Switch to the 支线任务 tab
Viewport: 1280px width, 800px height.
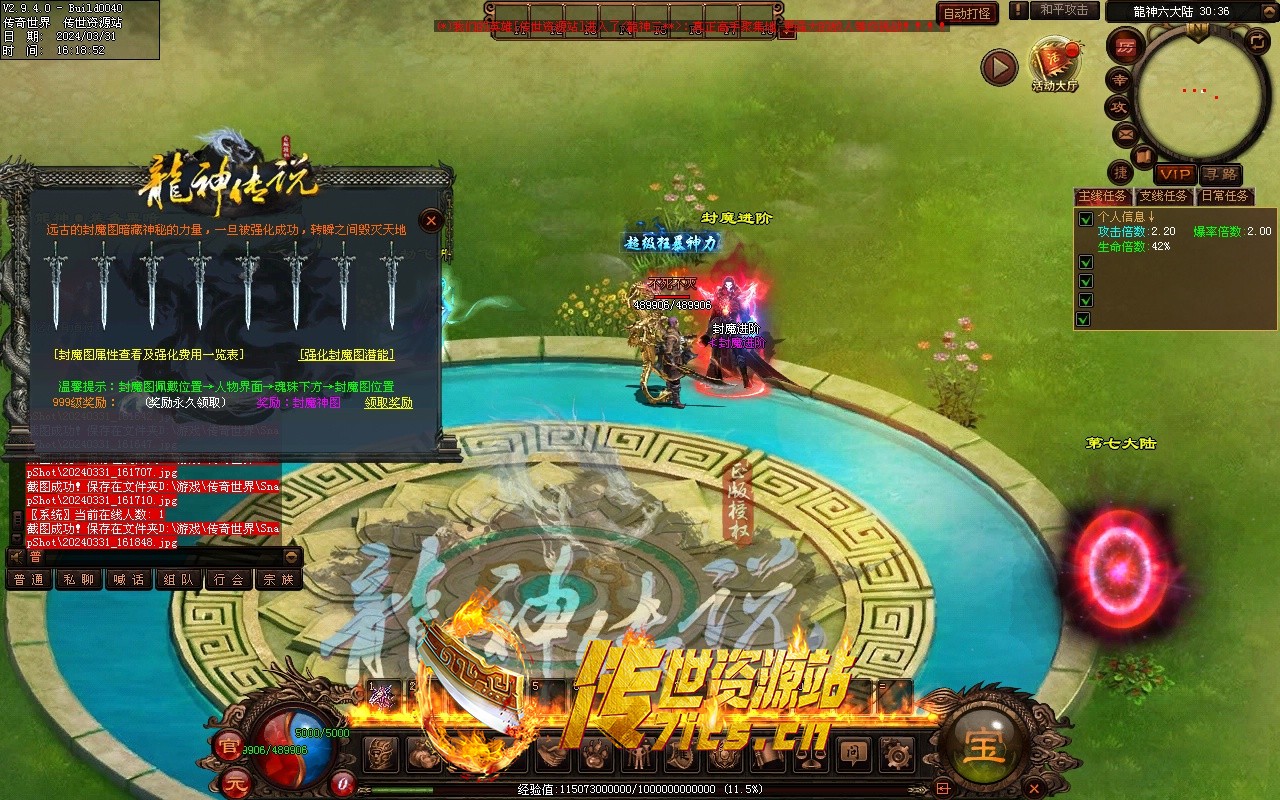pyautogui.click(x=1164, y=196)
